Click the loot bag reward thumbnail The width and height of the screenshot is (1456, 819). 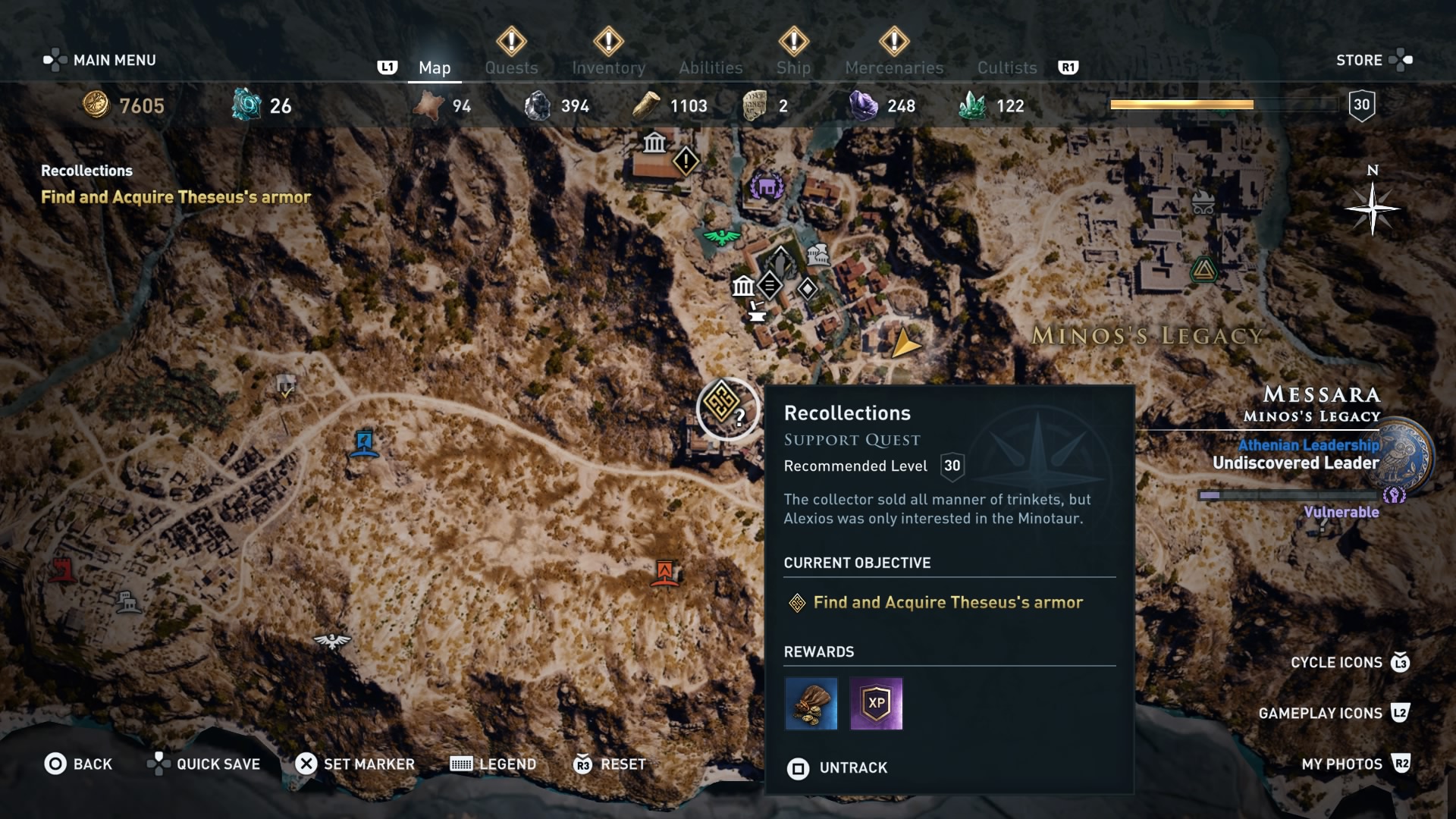click(x=810, y=704)
